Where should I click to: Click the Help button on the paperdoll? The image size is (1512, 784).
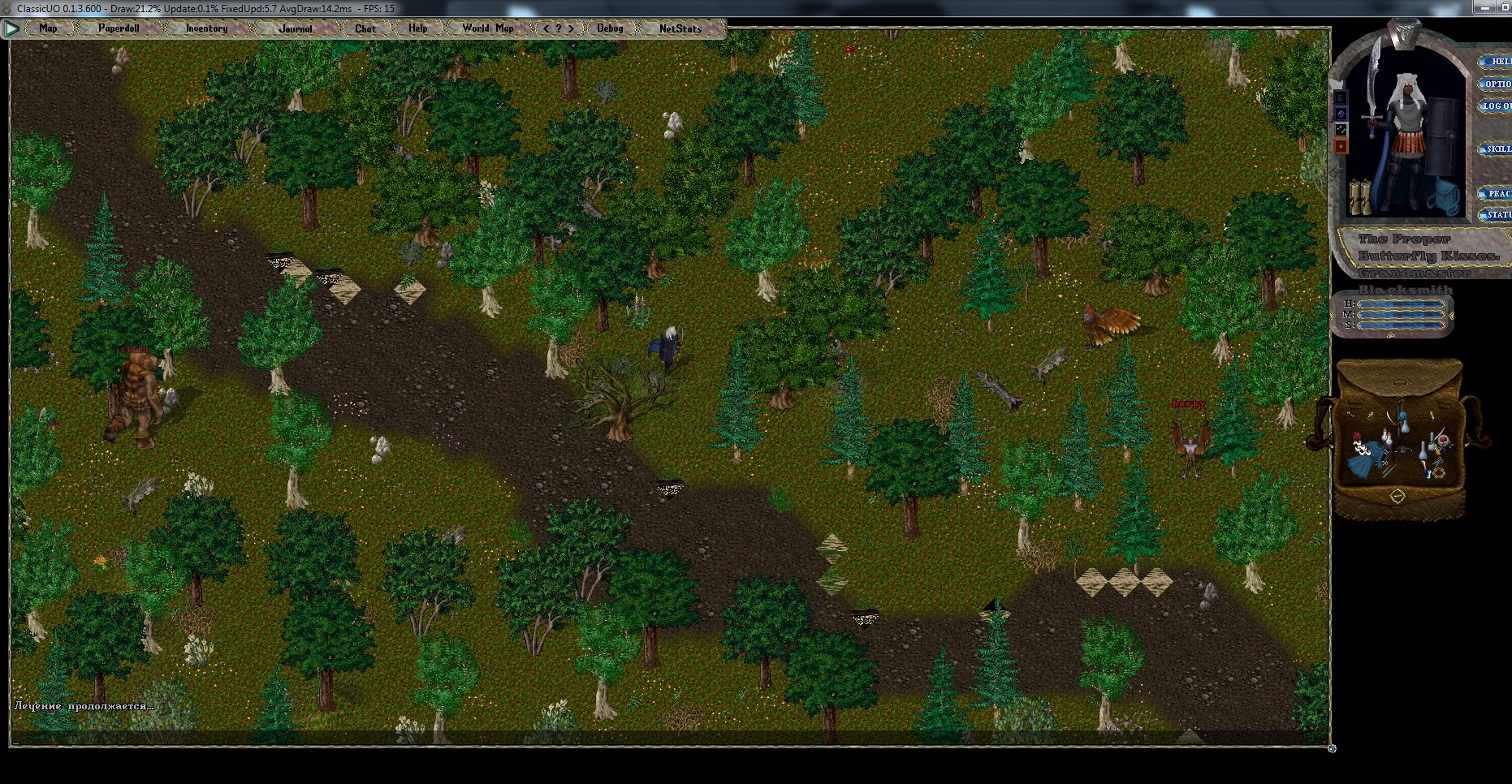tap(1496, 61)
